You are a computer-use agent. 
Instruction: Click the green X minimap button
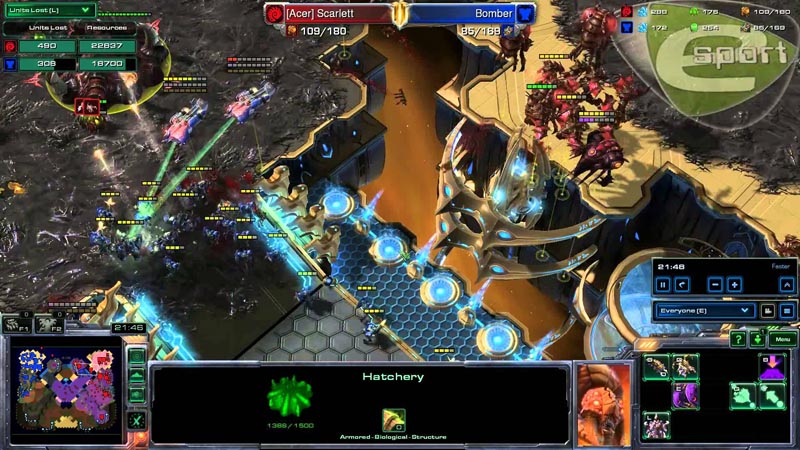(136, 421)
